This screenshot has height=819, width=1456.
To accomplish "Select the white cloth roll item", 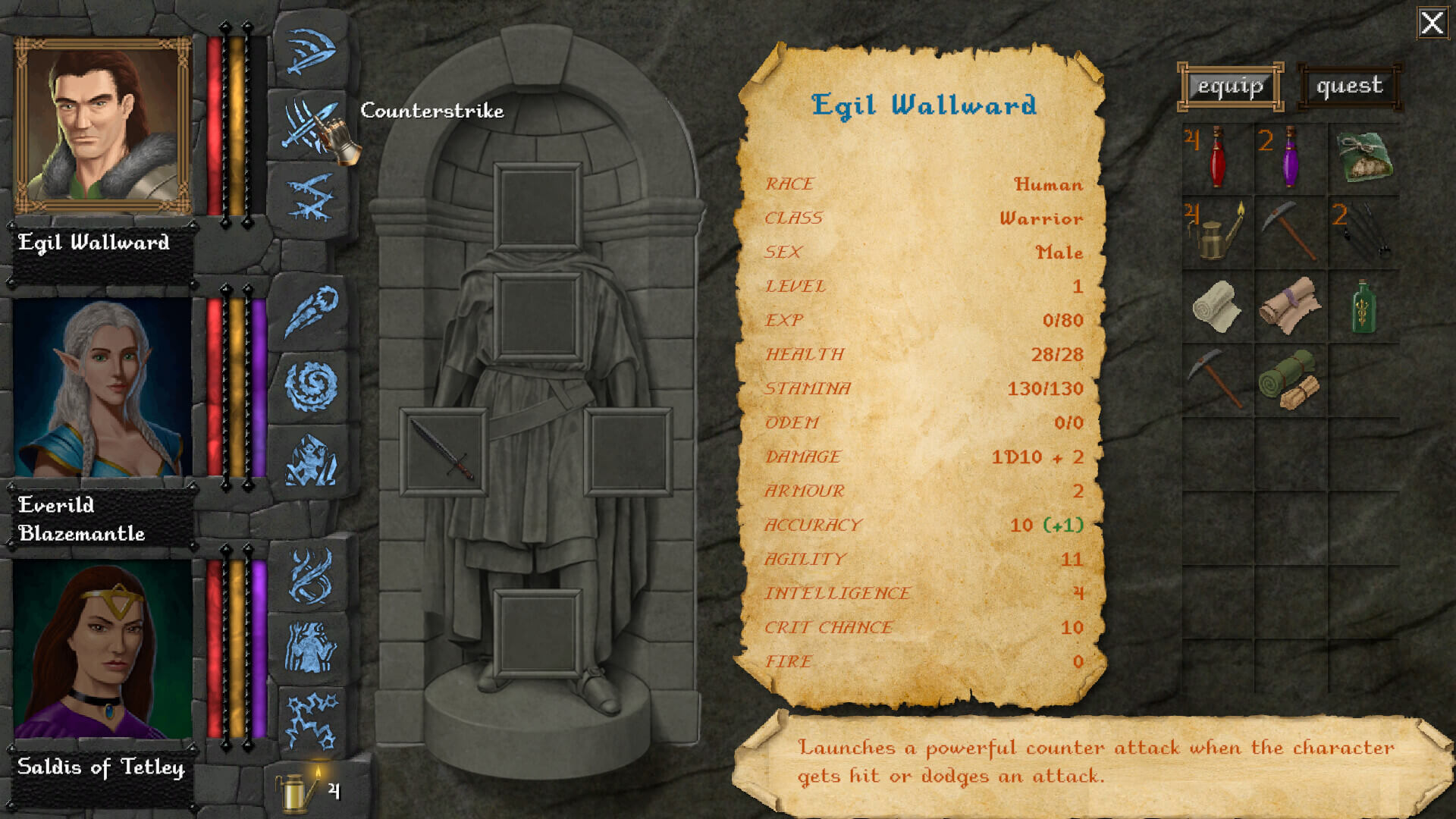I will [x=1216, y=306].
